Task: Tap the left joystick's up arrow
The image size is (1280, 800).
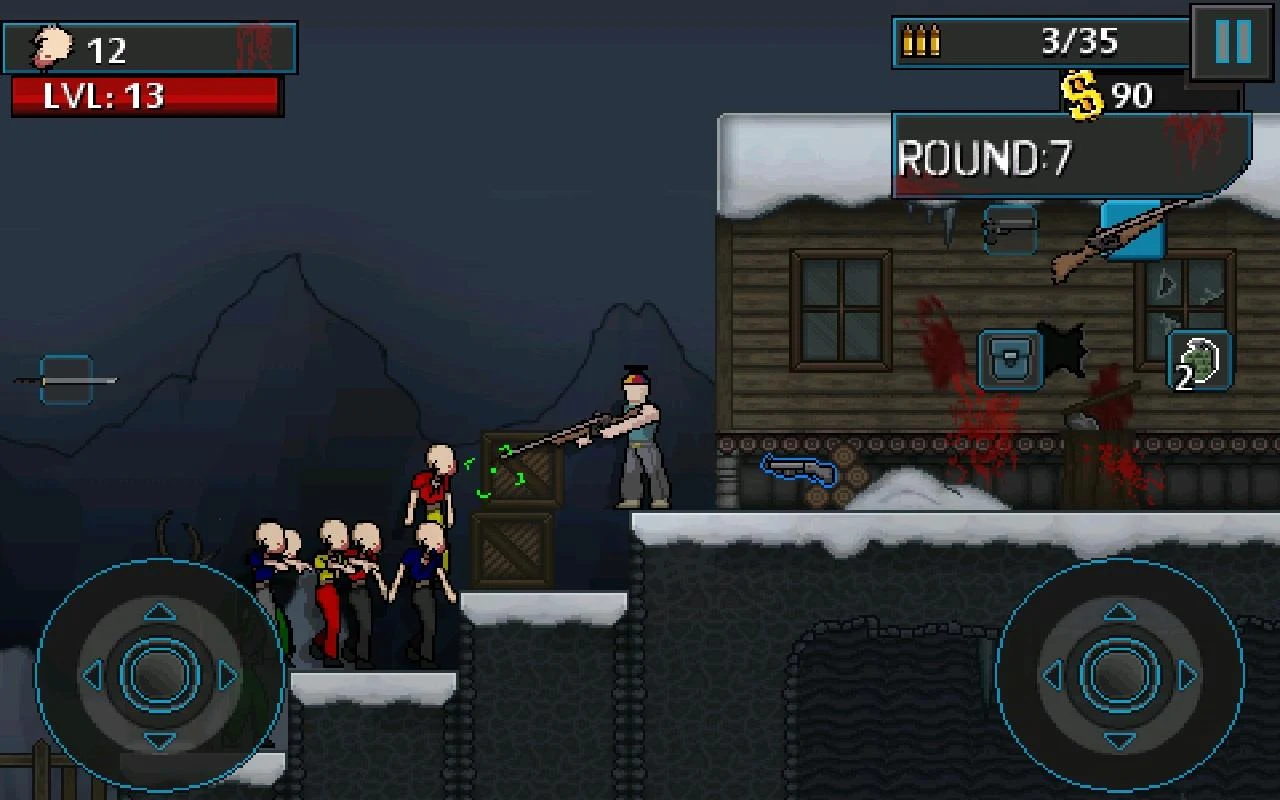Action: pyautogui.click(x=160, y=612)
